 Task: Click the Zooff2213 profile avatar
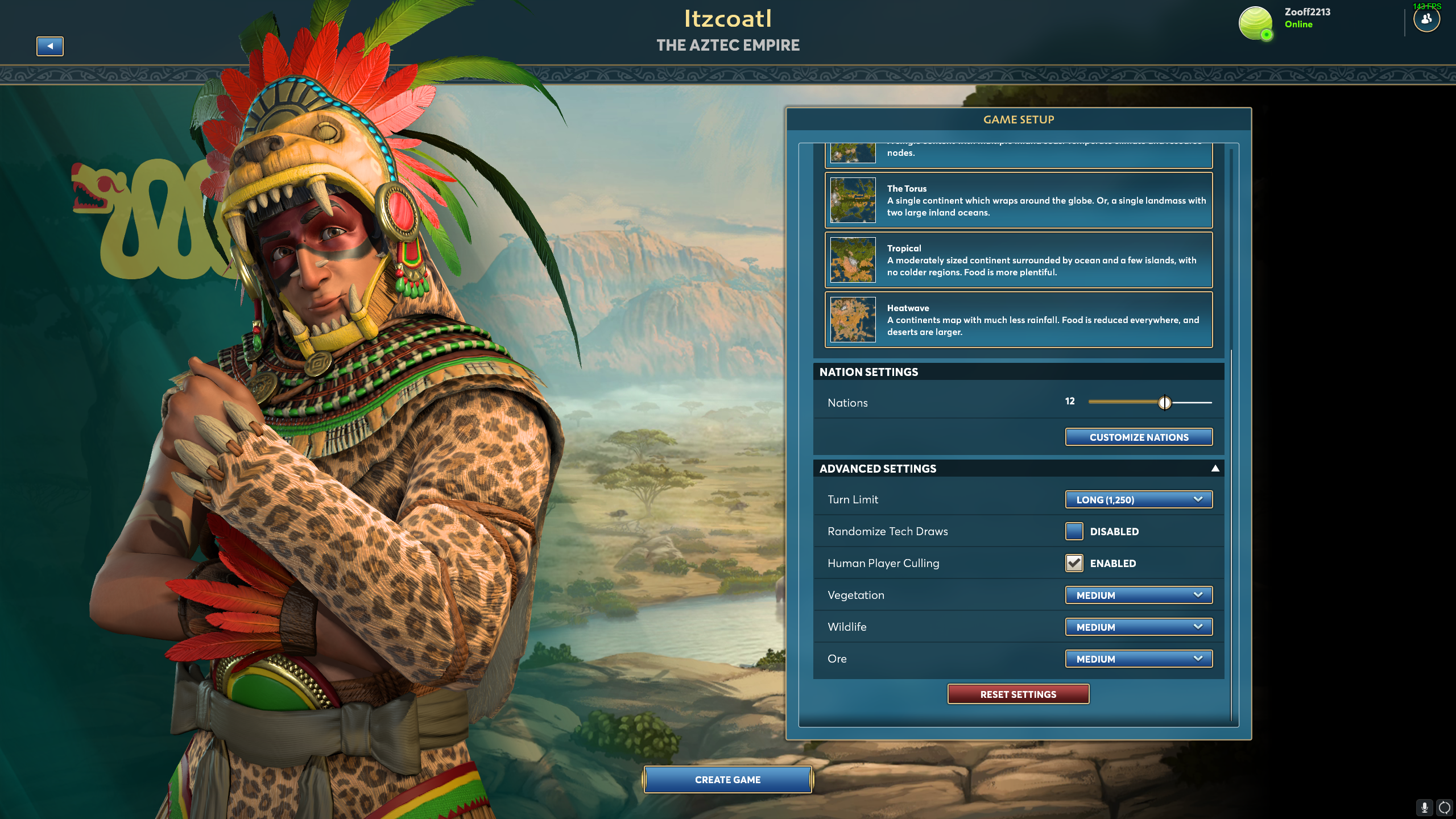[x=1255, y=23]
